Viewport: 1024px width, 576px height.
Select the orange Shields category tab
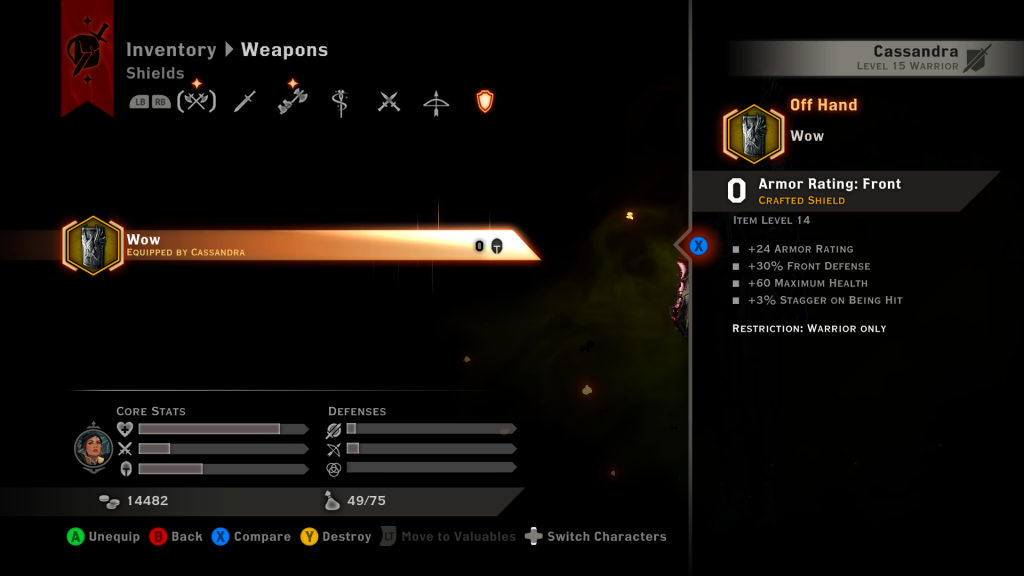485,101
